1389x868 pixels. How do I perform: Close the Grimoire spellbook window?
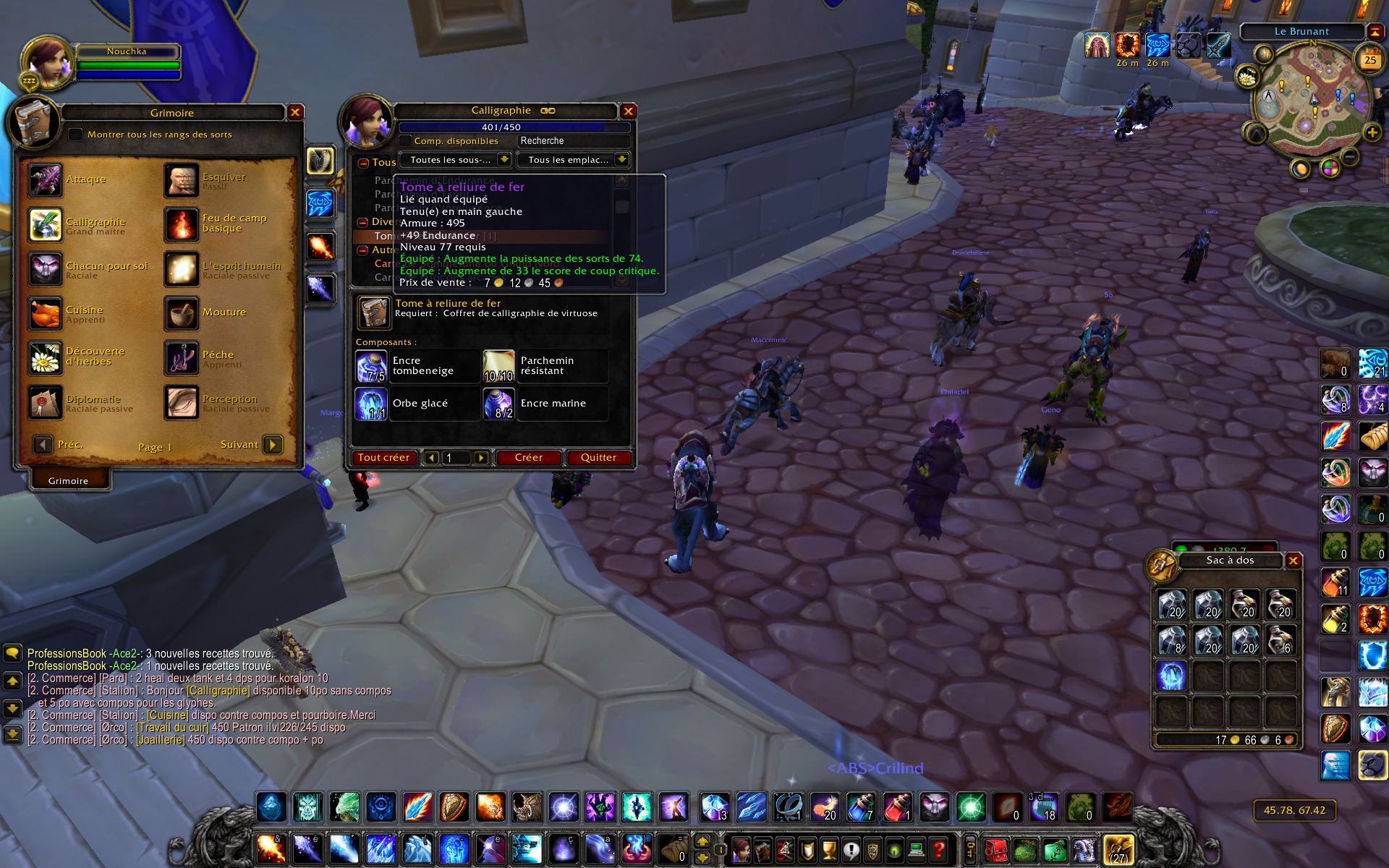(294, 112)
